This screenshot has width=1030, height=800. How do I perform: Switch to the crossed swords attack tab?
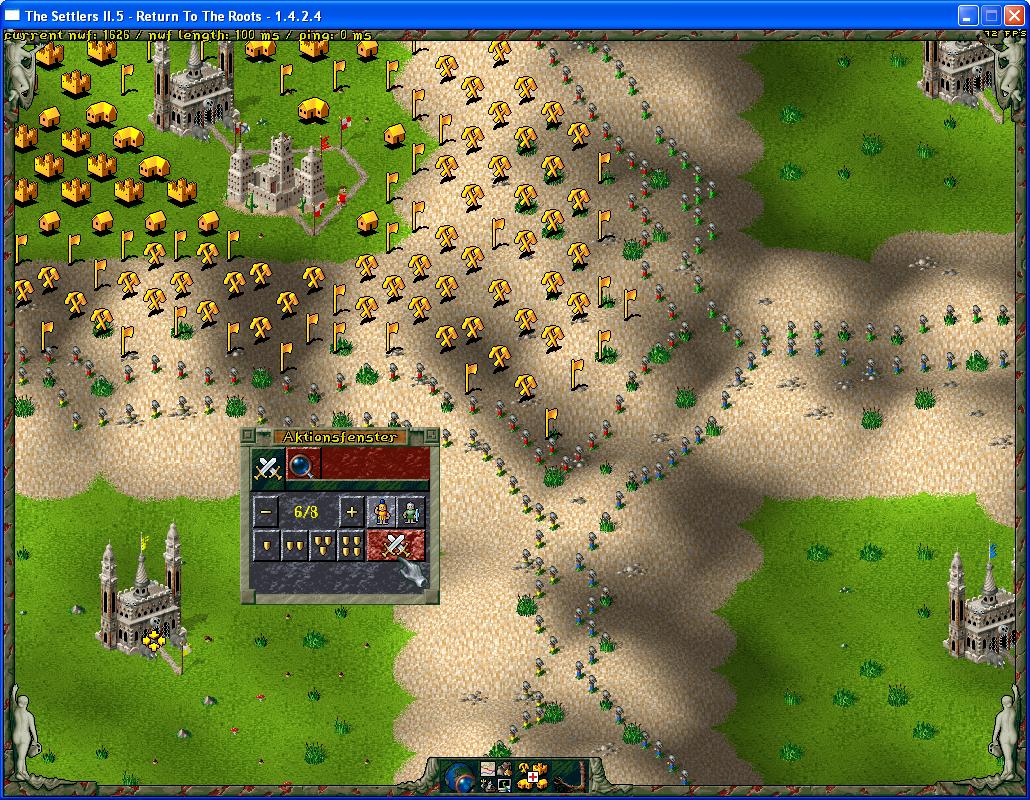(268, 466)
